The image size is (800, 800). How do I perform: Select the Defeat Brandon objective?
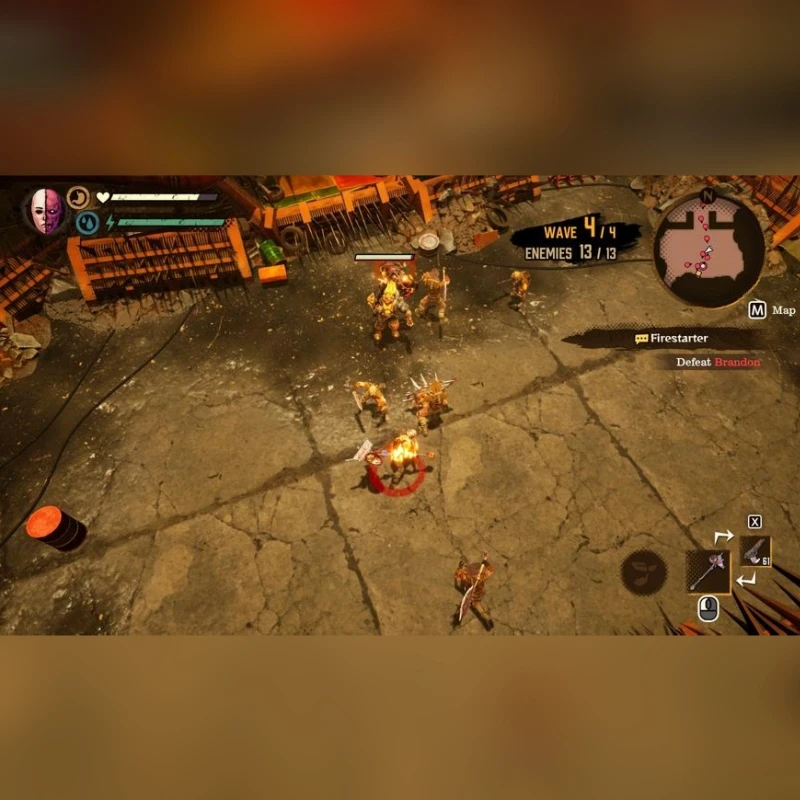(x=717, y=362)
